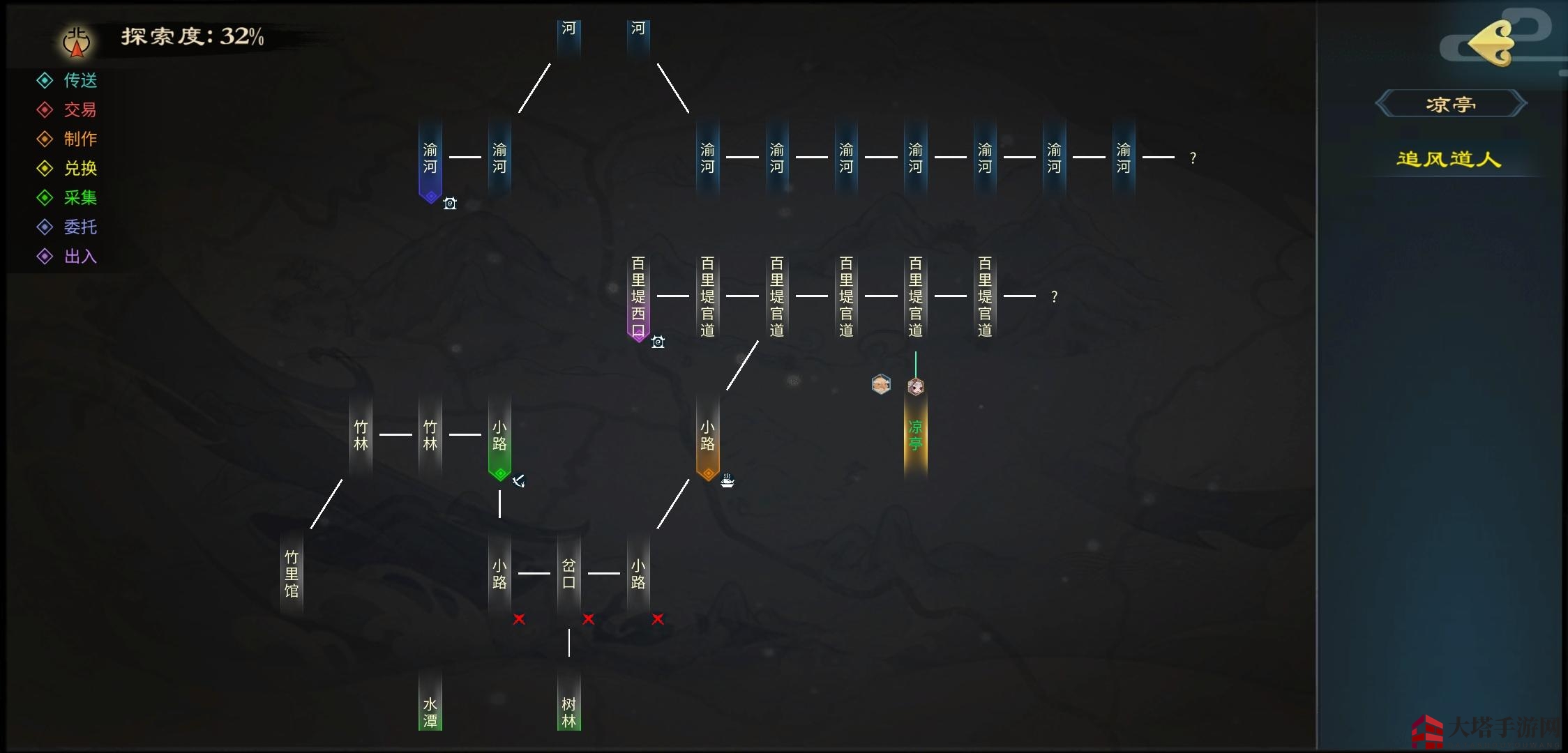
Task: Select the orange crafting 小路 node
Action: [x=707, y=437]
